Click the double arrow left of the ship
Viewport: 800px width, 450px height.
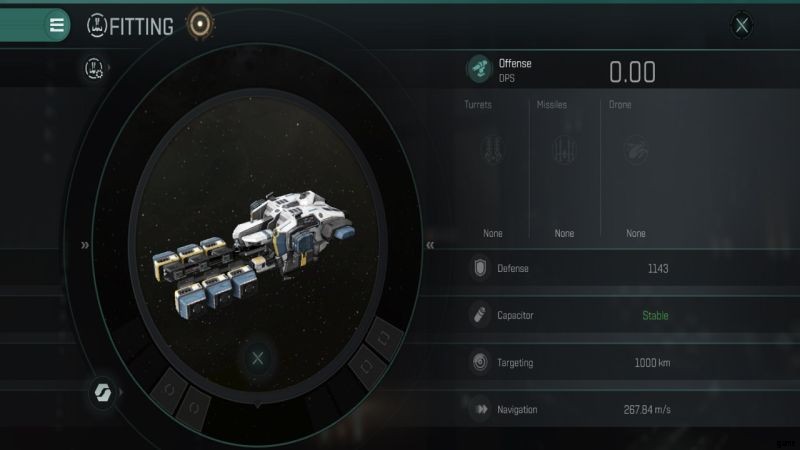(x=86, y=244)
